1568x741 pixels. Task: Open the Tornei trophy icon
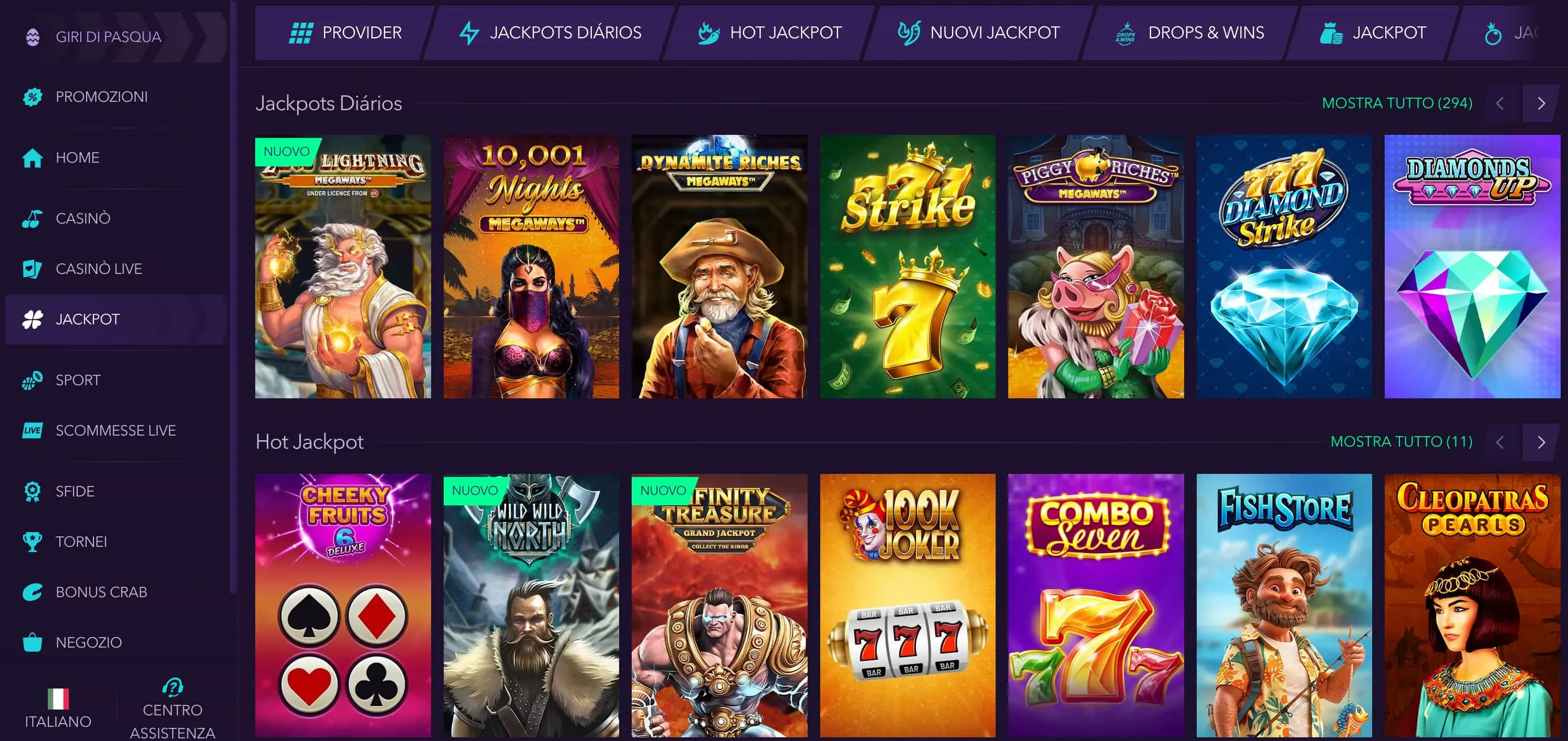point(33,541)
